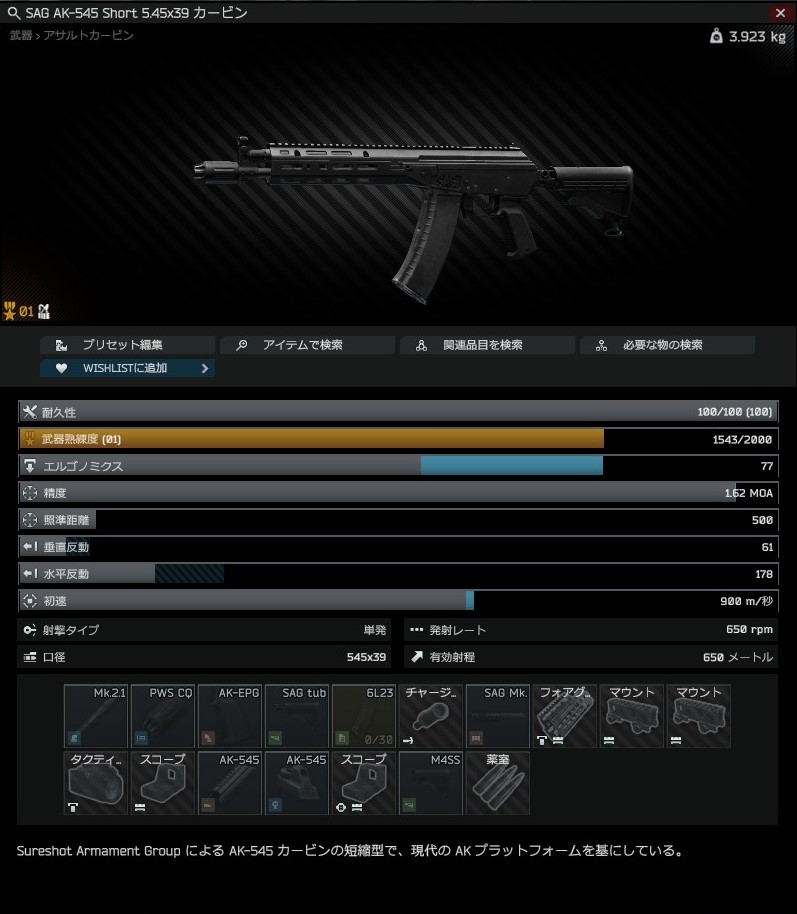Screen dimensions: 797x914
Task: Click the 武器 breadcrumb link
Action: pyautogui.click(x=20, y=36)
